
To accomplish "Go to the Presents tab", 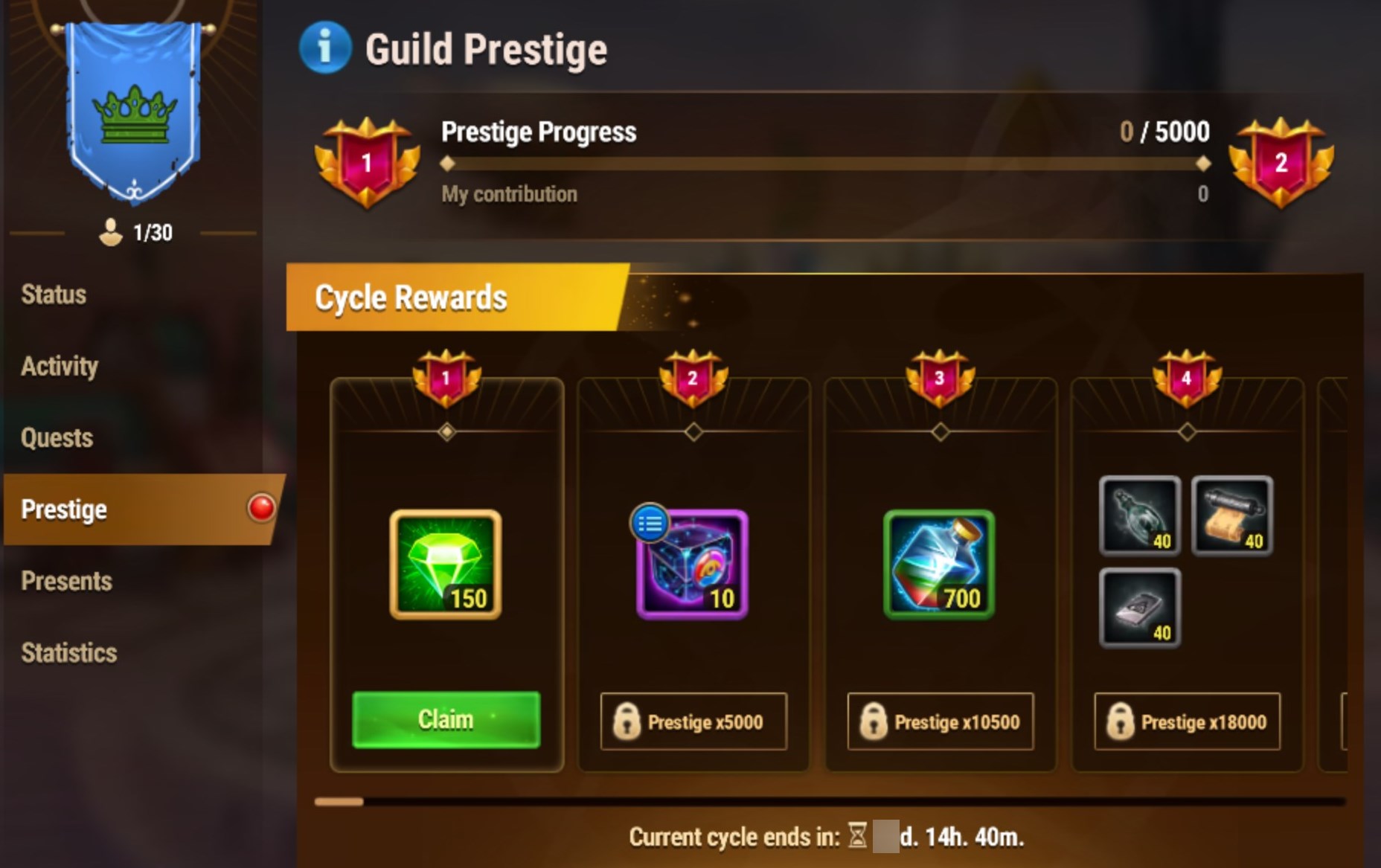I will (67, 581).
